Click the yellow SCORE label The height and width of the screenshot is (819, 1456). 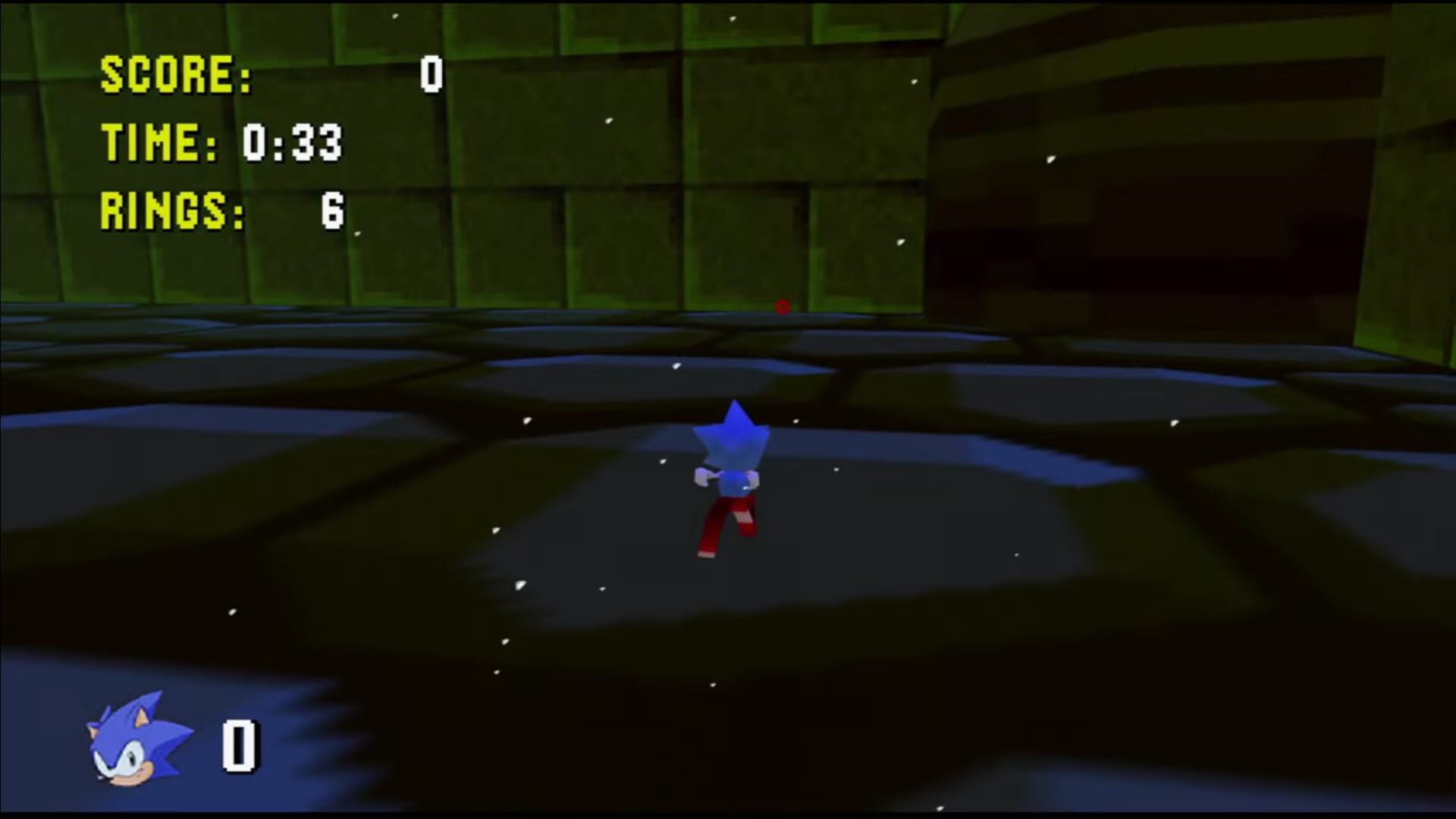[x=174, y=74]
